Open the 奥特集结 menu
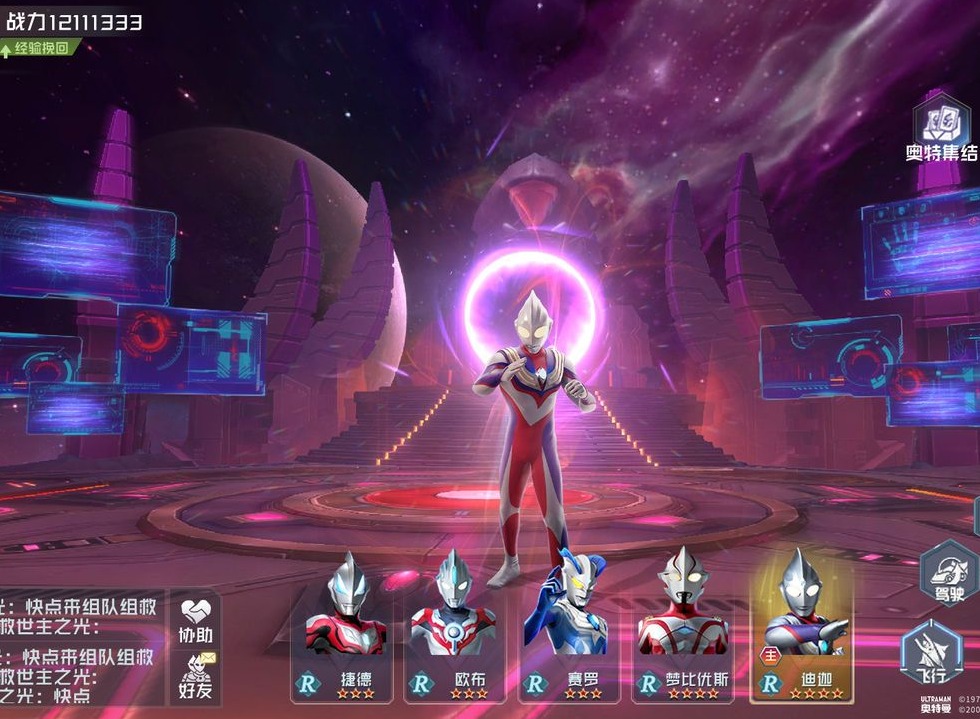The height and width of the screenshot is (719, 980). 941,127
